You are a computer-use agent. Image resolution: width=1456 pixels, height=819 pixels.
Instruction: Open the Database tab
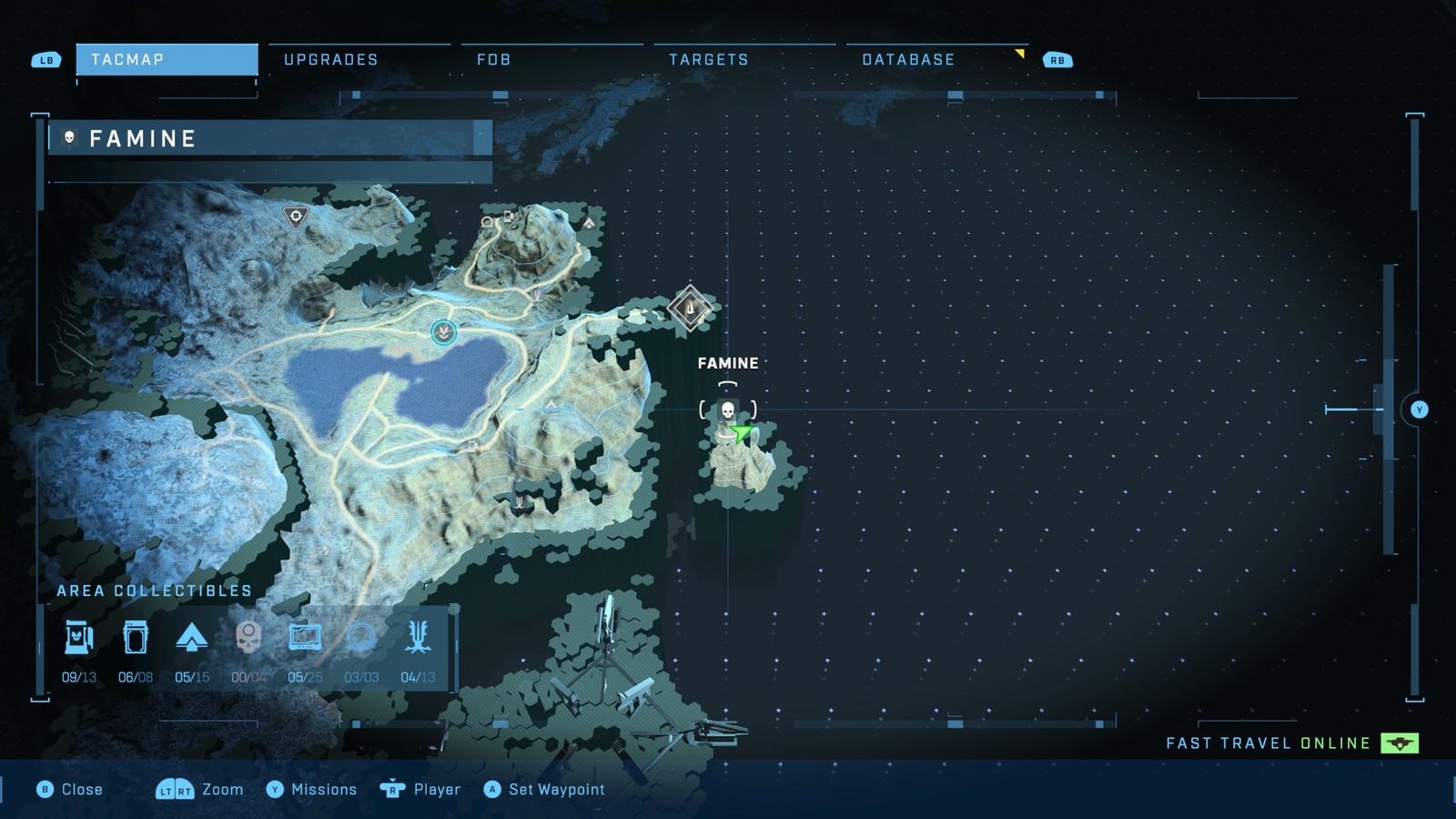pos(908,60)
